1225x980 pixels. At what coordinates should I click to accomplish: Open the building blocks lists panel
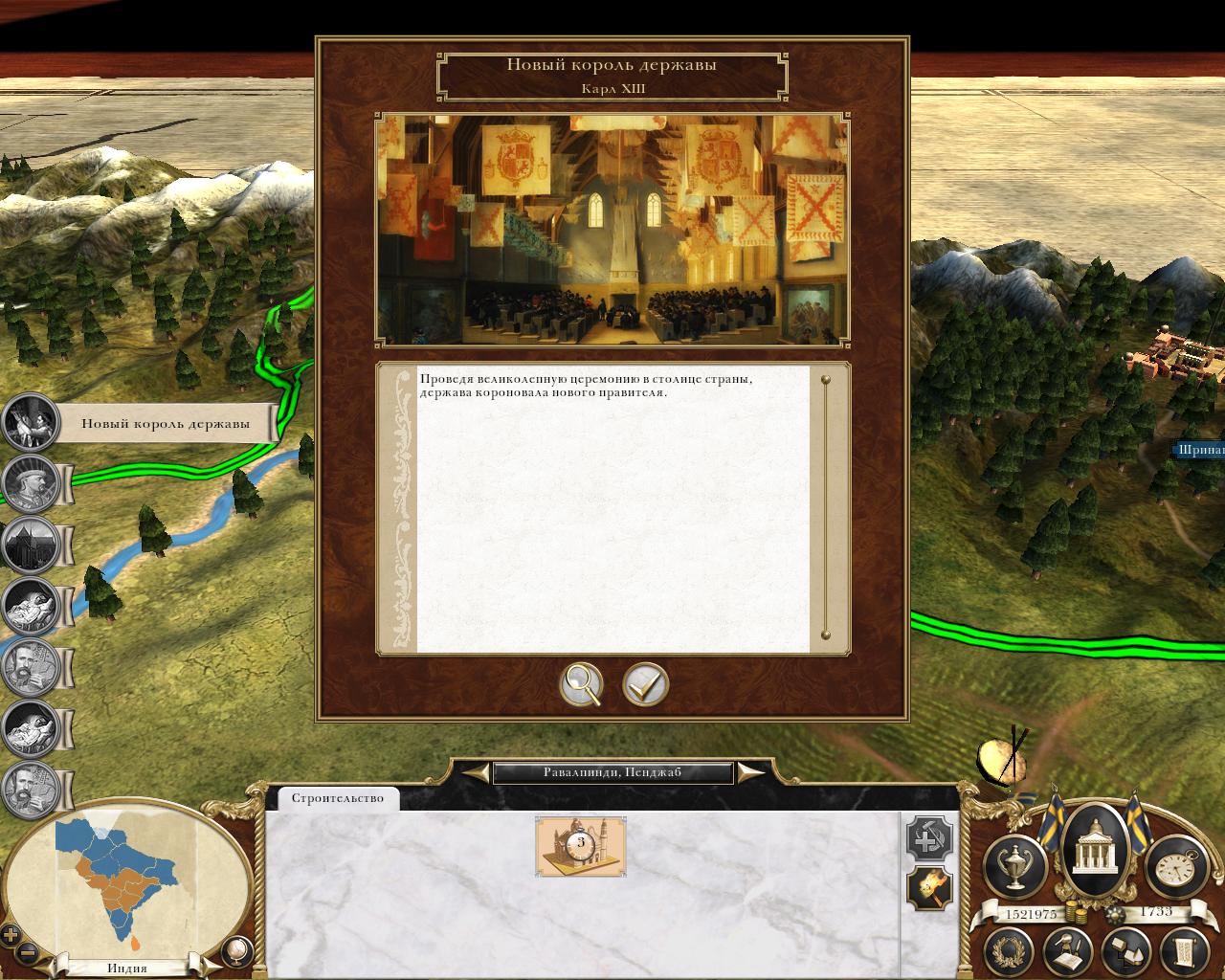point(1125,952)
